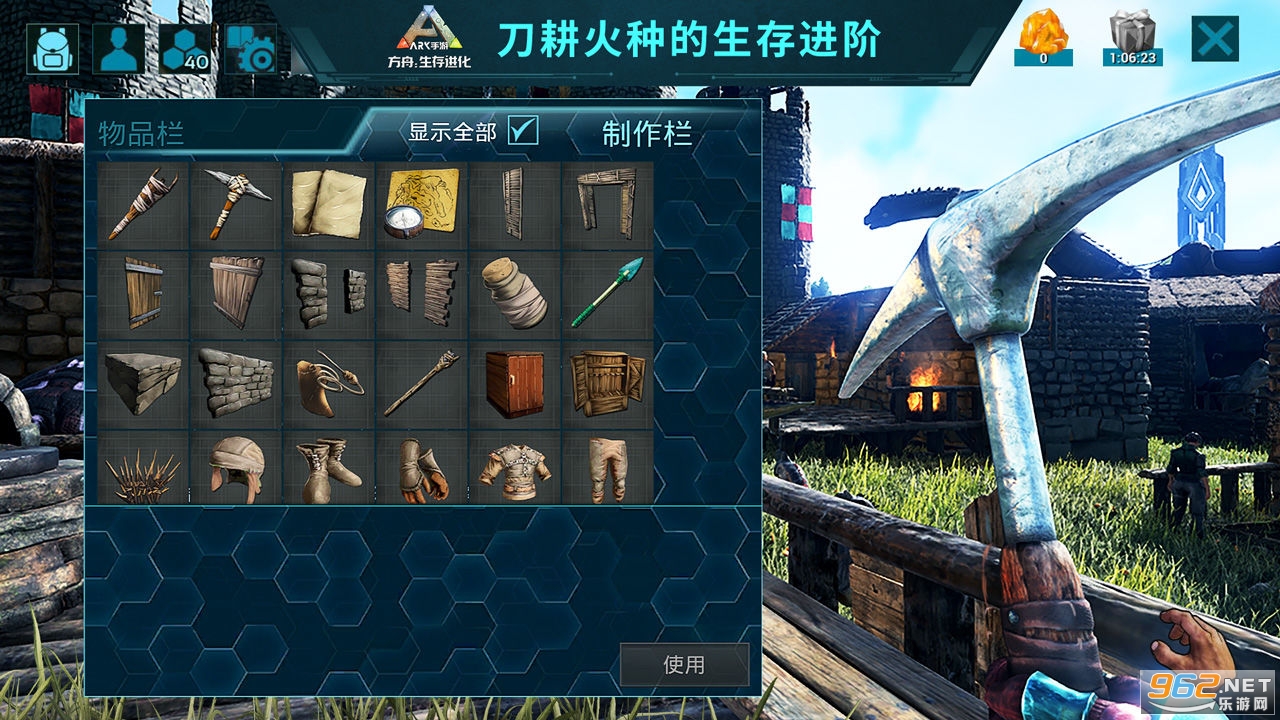The height and width of the screenshot is (720, 1280).
Task: Open the engrams icon showing 40 points
Action: [185, 47]
